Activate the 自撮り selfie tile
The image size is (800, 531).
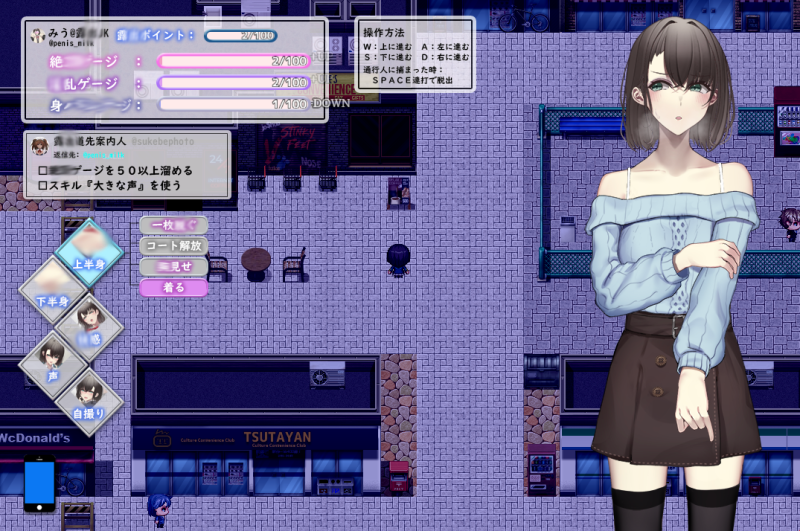tap(89, 400)
